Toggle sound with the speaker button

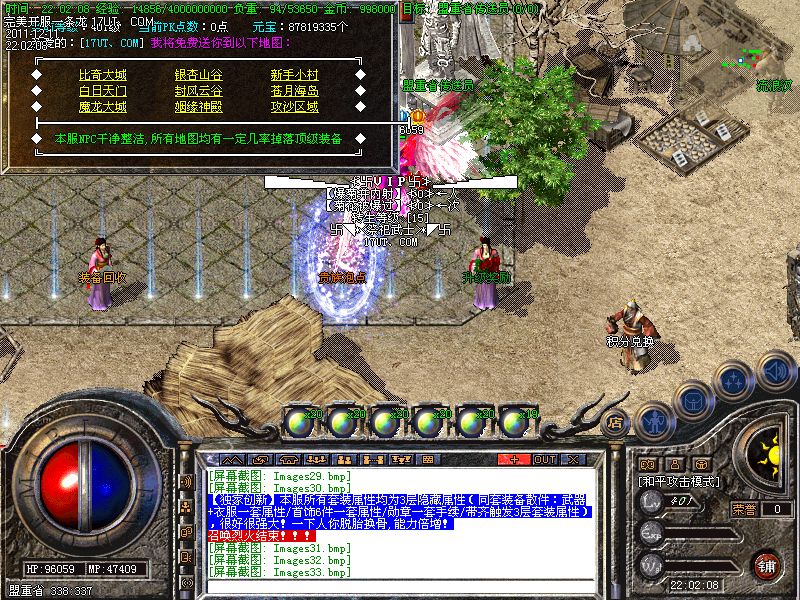tap(775, 370)
